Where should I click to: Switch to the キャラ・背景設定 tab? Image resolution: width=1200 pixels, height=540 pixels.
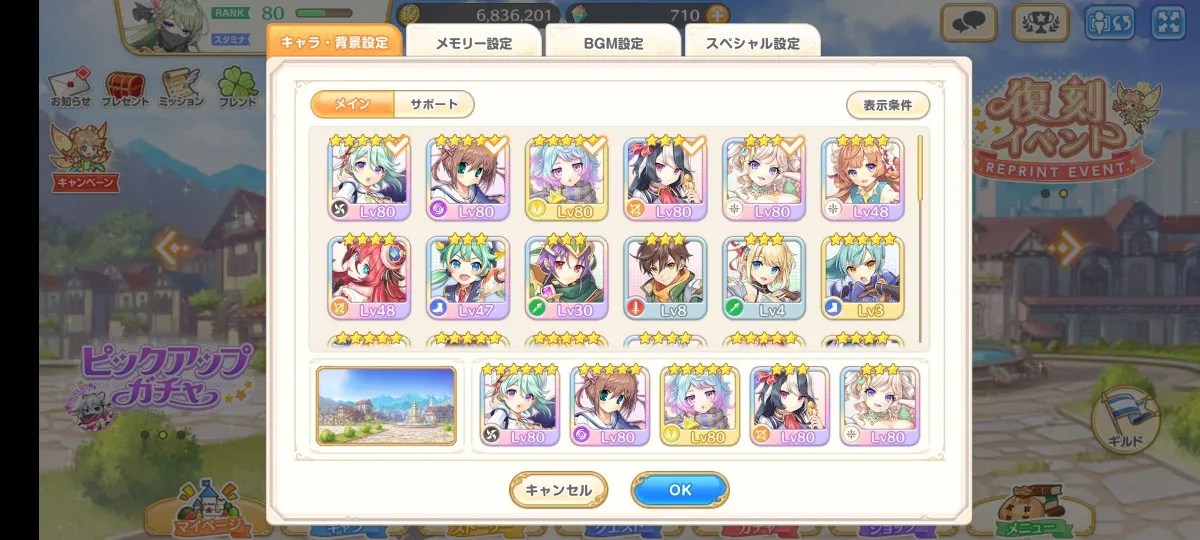coord(335,43)
